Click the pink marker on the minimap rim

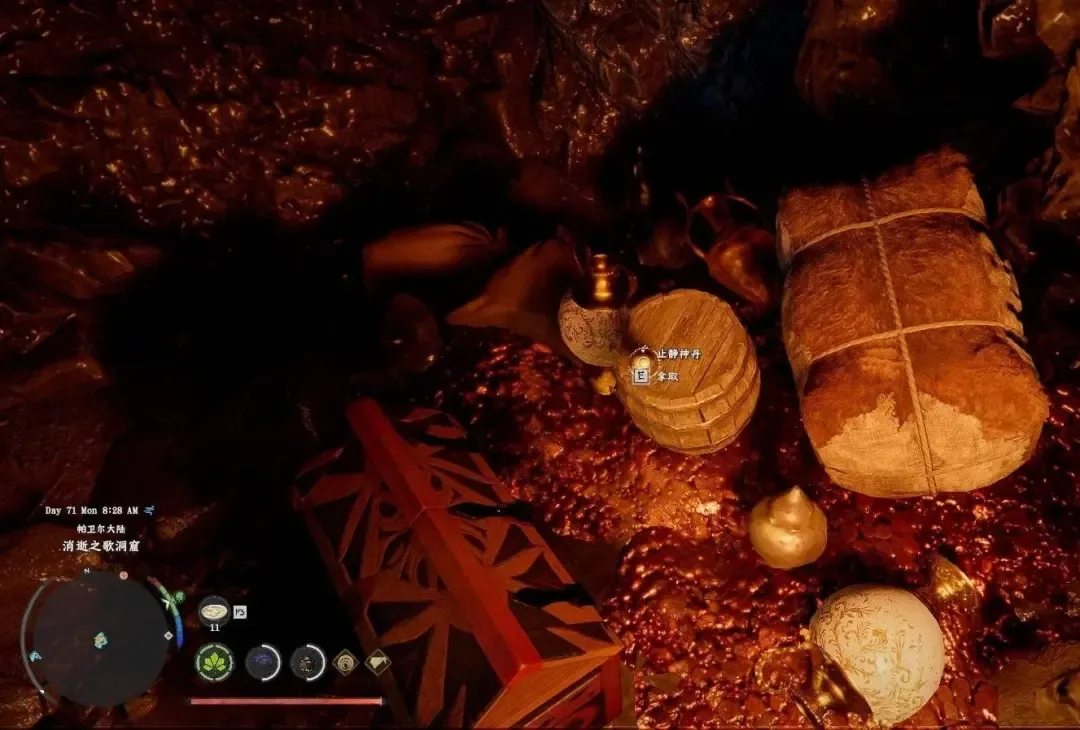123,576
